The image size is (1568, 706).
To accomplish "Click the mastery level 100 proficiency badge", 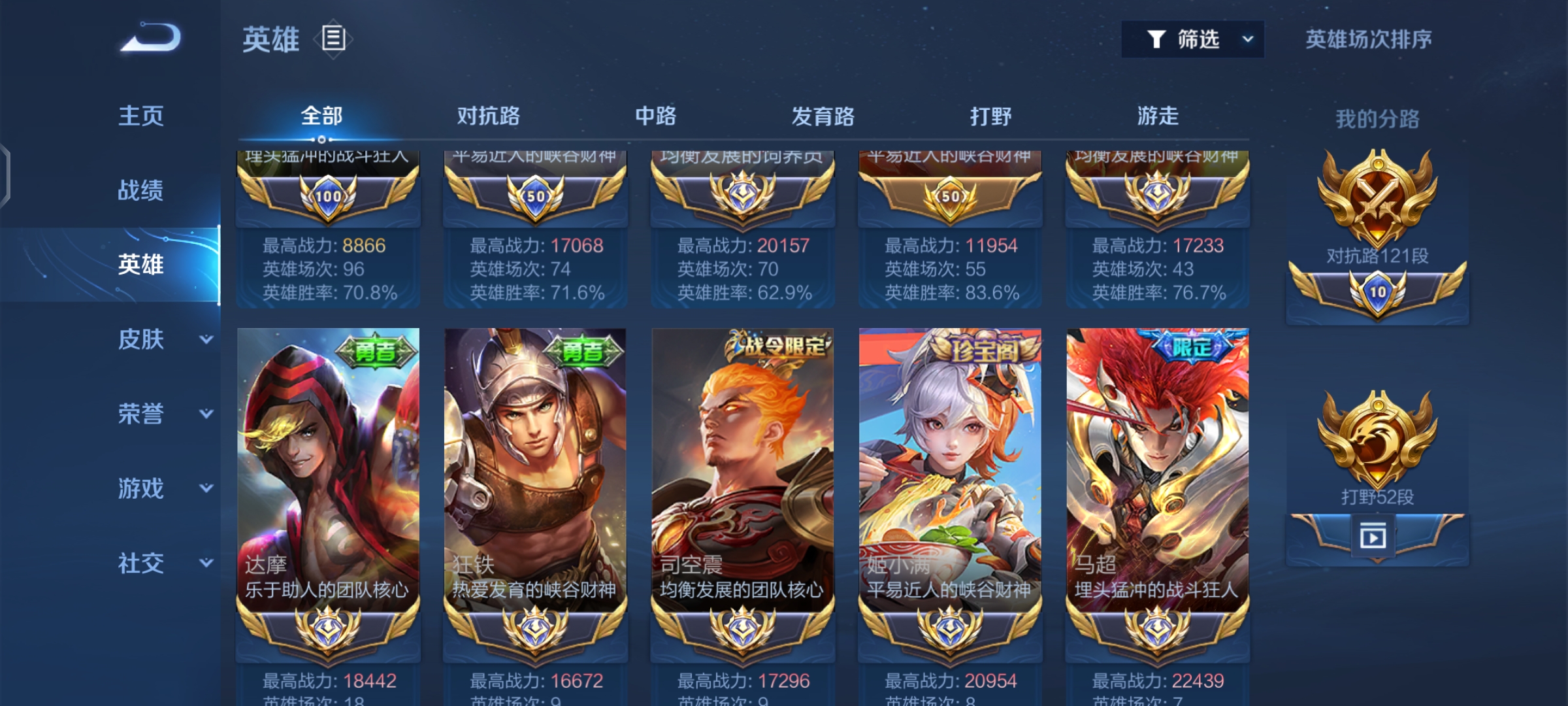I will point(328,196).
